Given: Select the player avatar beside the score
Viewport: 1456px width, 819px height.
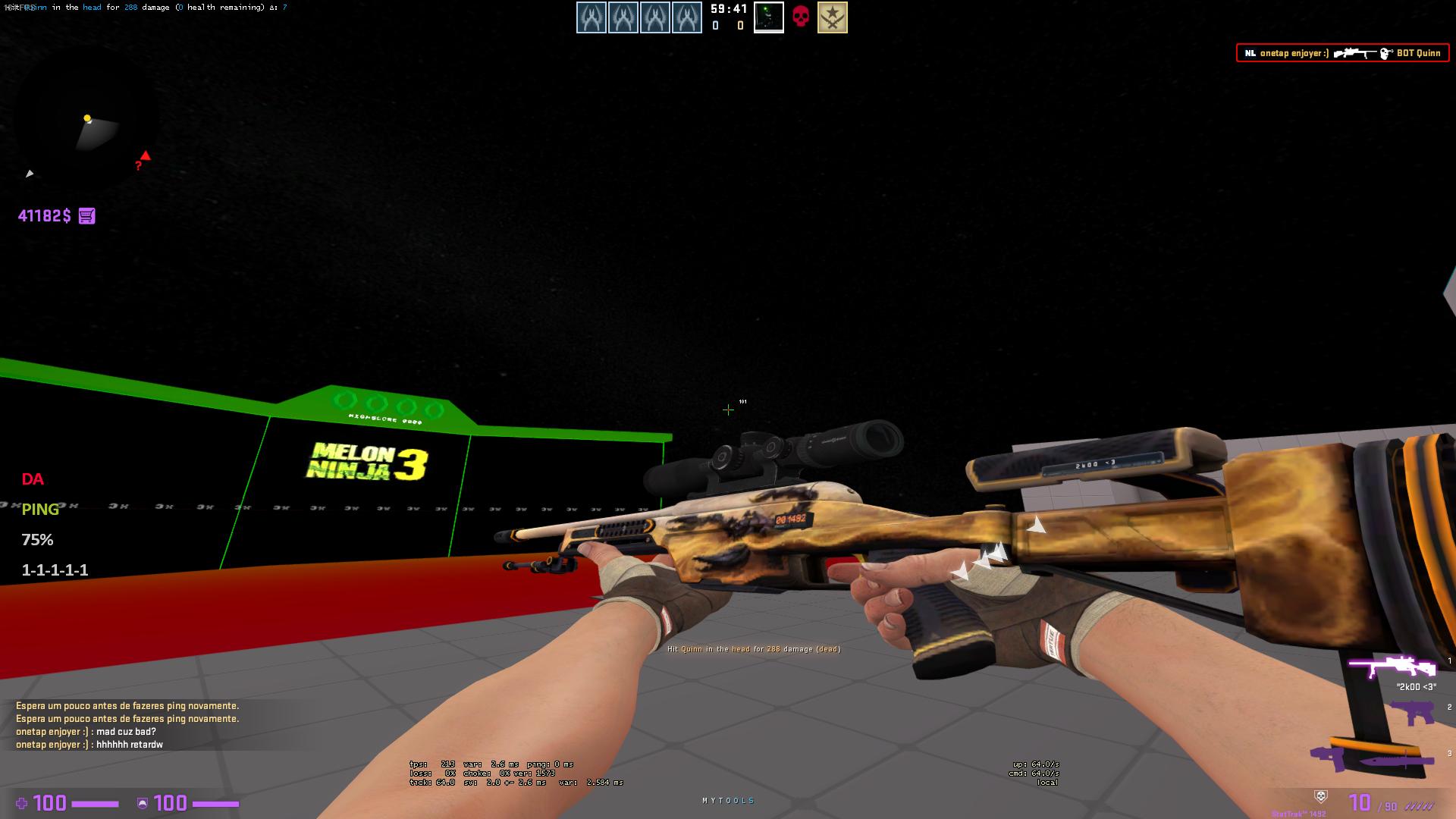Looking at the screenshot, I should click(768, 17).
